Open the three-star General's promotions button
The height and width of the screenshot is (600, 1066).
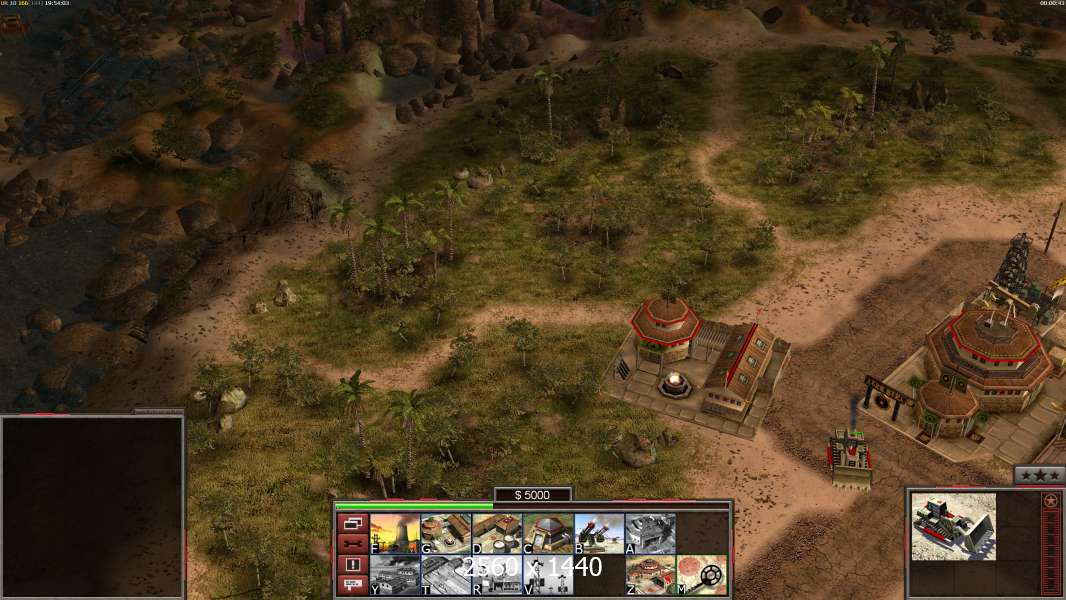click(x=1039, y=475)
